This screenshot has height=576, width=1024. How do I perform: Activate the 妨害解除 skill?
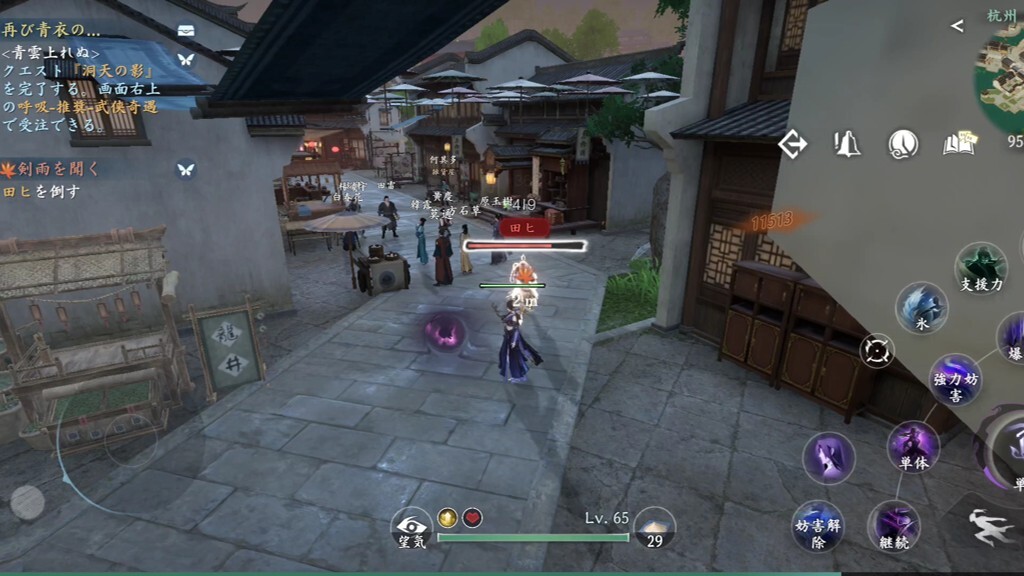click(818, 524)
